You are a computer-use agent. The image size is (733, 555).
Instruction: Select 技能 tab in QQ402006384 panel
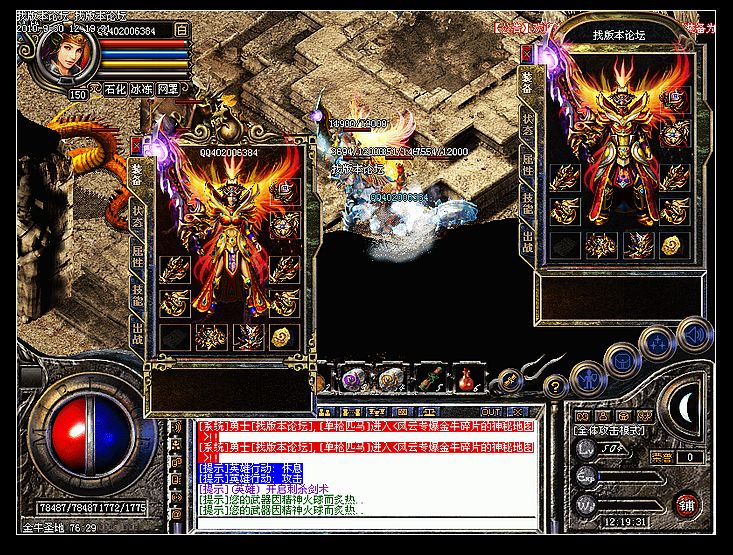[x=137, y=298]
